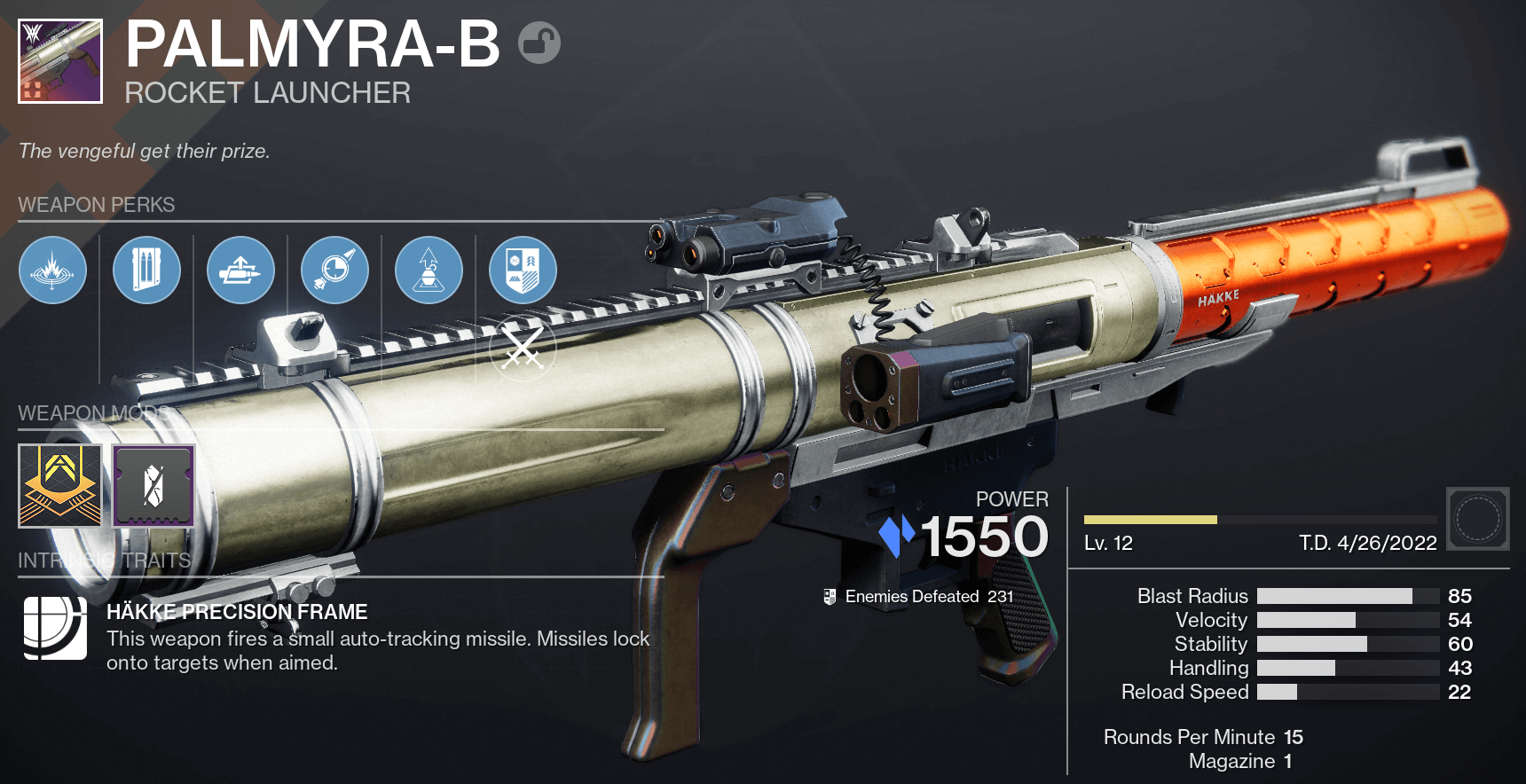Open the golden chevron shader slot
Screen dimensions: 1526x784
pyautogui.click(x=60, y=486)
